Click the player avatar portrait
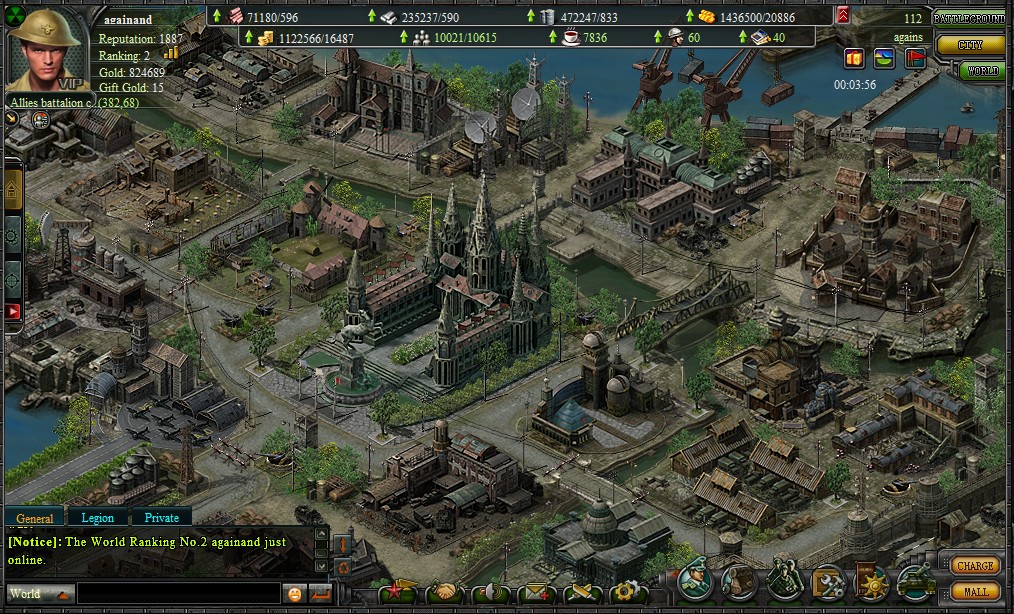1014x614 pixels. 46,50
